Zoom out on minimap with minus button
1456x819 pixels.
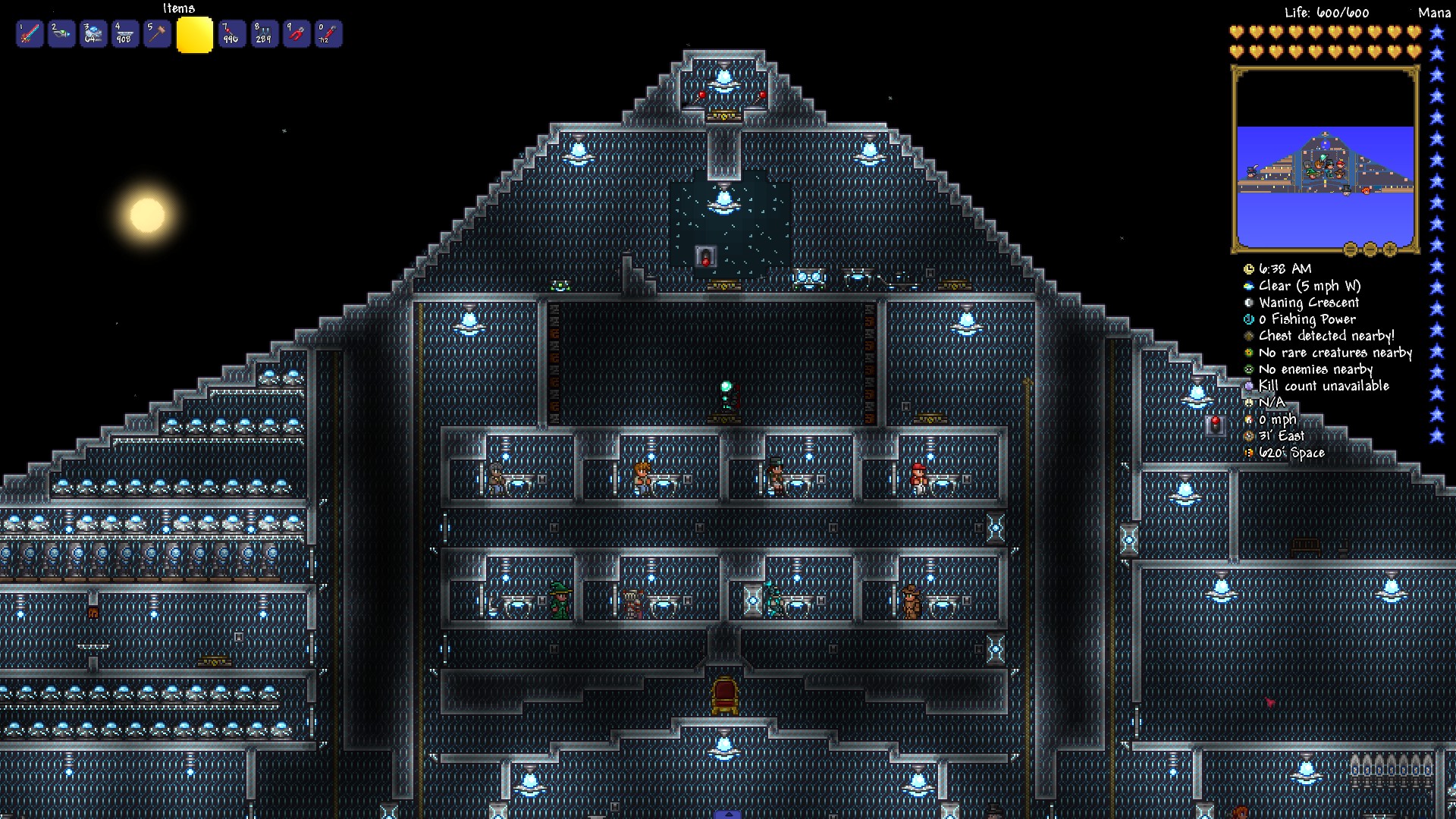1369,249
